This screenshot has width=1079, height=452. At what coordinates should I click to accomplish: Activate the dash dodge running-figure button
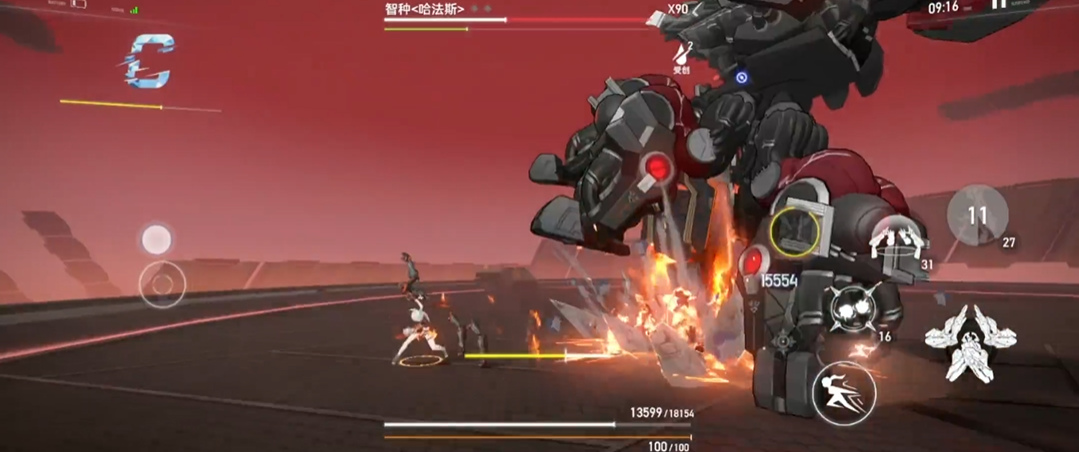pos(844,392)
